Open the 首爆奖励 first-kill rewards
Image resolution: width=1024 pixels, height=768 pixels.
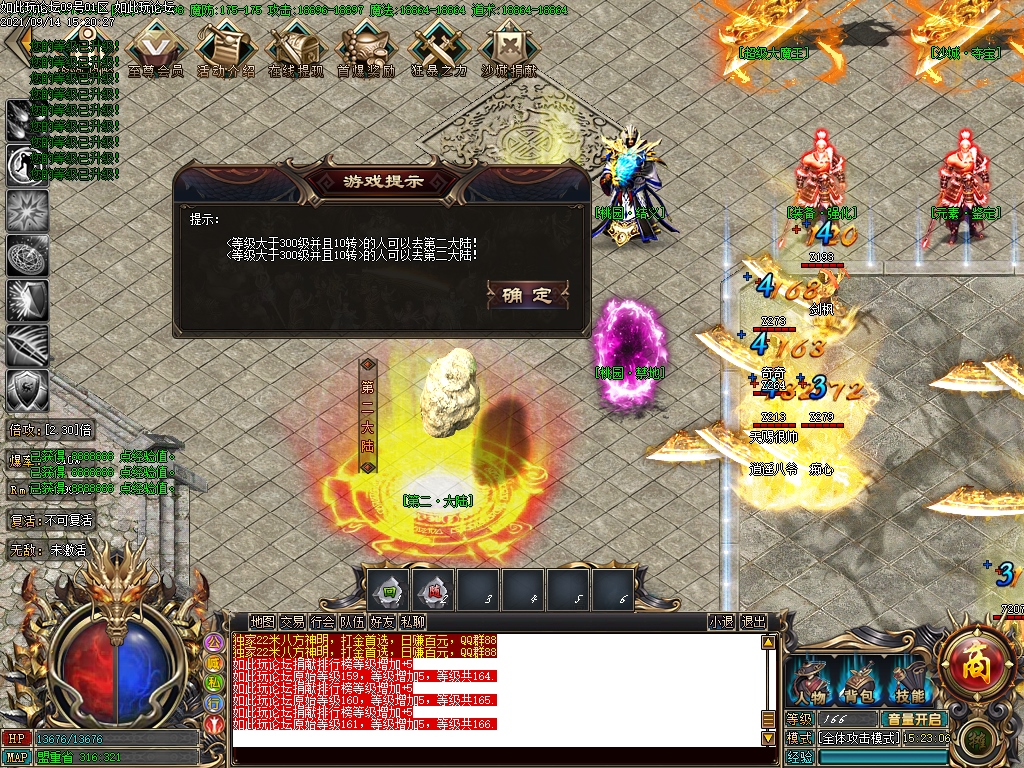tap(366, 49)
